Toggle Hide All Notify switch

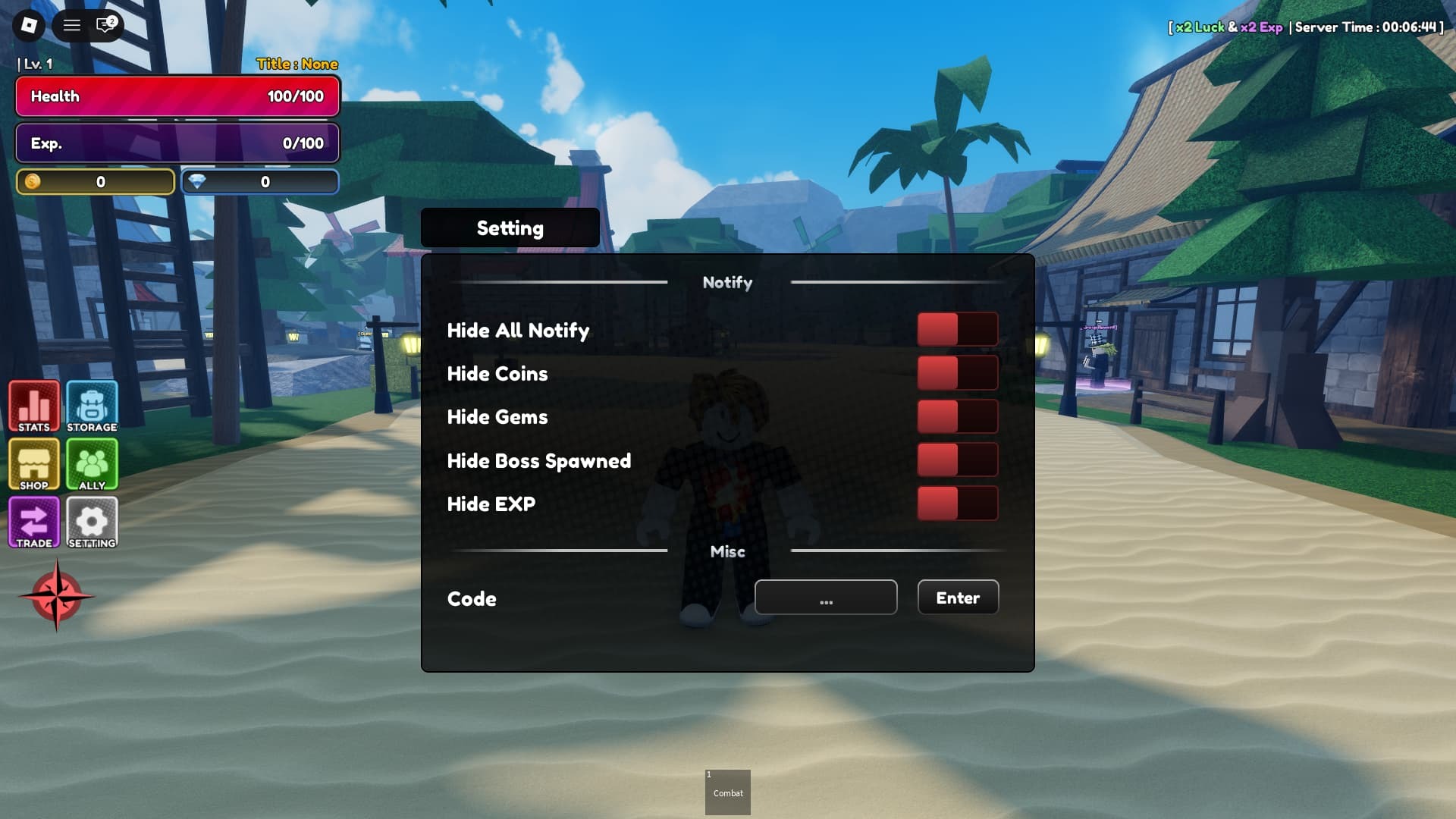(x=958, y=329)
